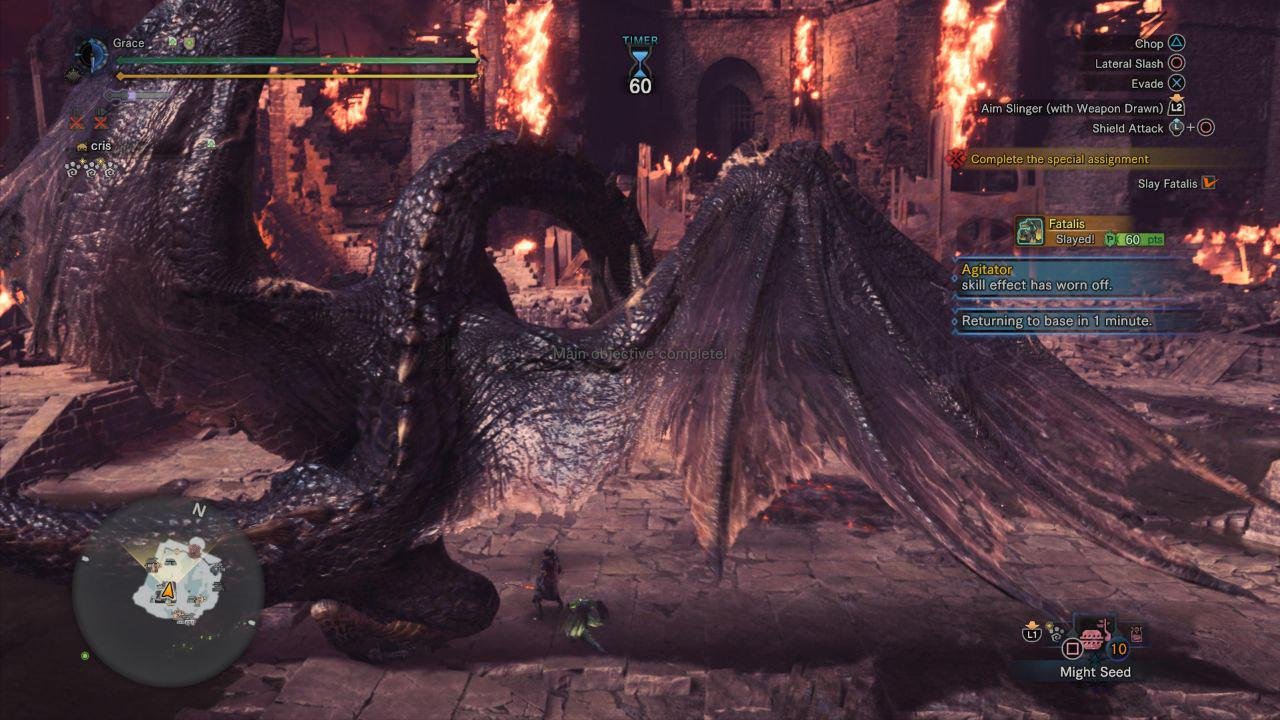1280x720 pixels.
Task: Select player name cris in party list
Action: coord(101,146)
